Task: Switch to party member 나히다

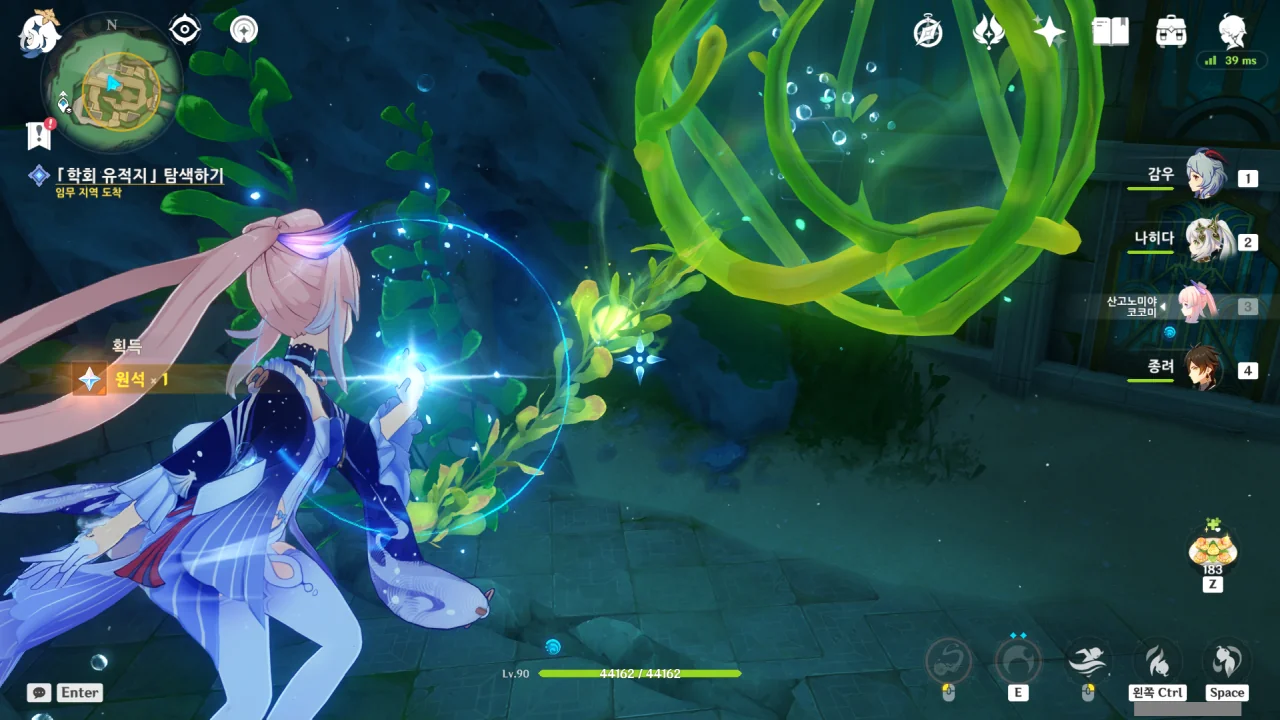Action: point(1204,240)
